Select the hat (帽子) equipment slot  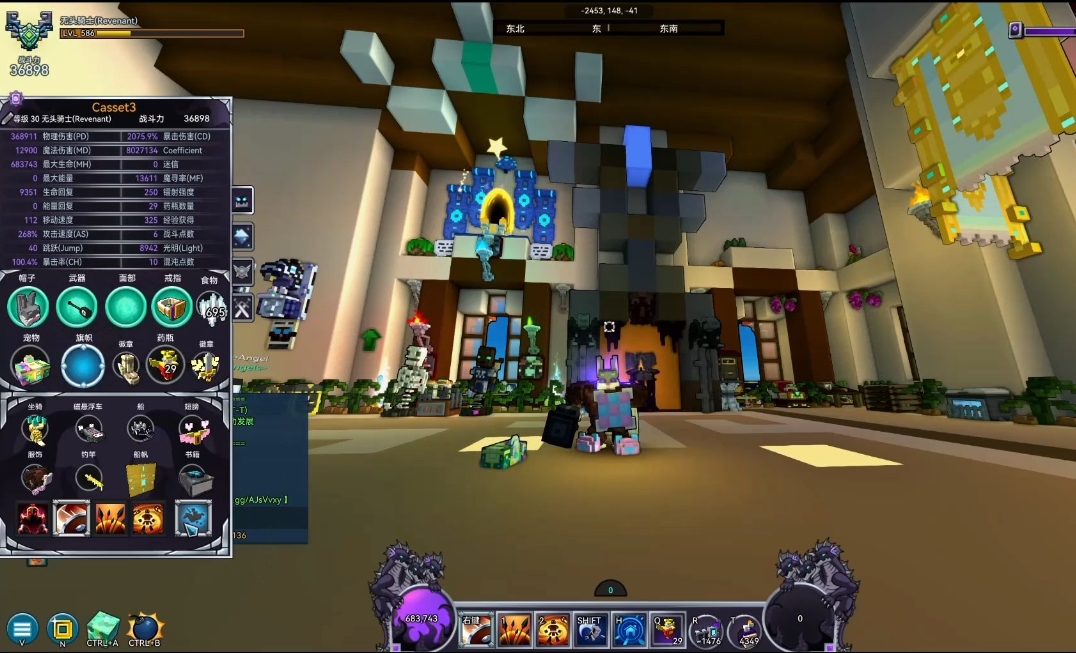[x=28, y=307]
